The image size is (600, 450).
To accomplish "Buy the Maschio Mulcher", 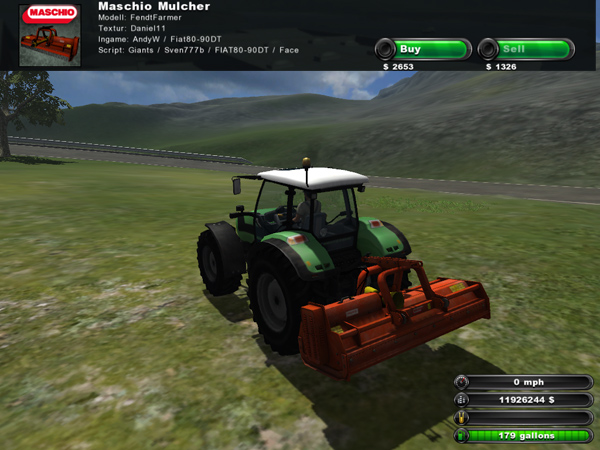I will (x=422, y=49).
